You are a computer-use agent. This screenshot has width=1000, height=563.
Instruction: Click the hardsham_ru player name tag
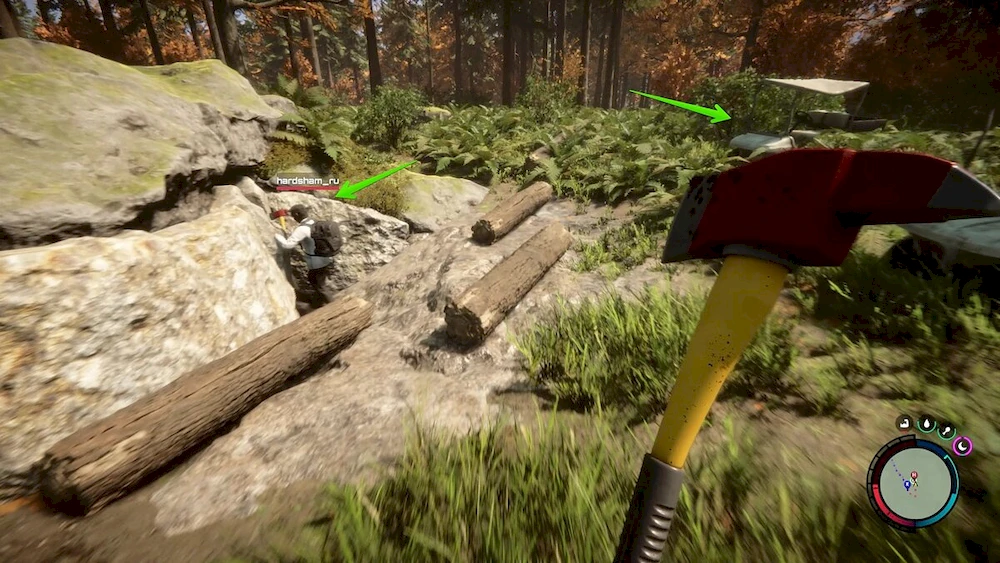click(307, 181)
